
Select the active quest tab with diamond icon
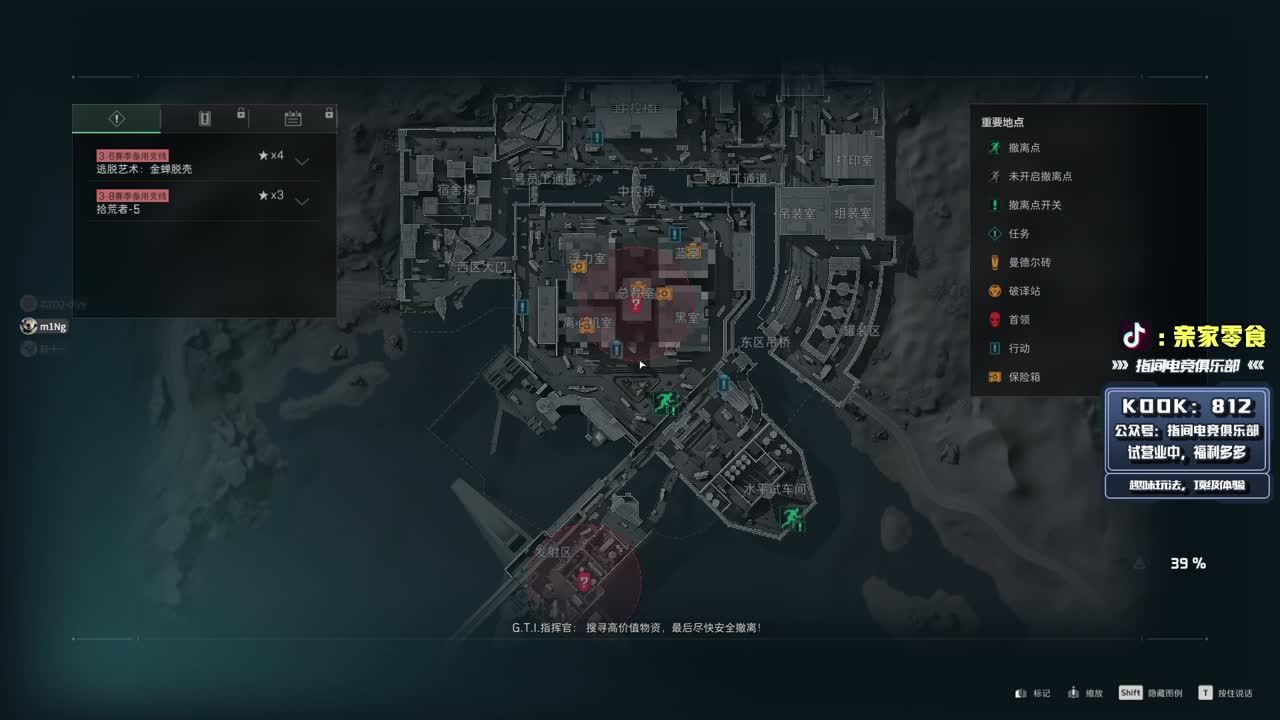click(x=116, y=119)
